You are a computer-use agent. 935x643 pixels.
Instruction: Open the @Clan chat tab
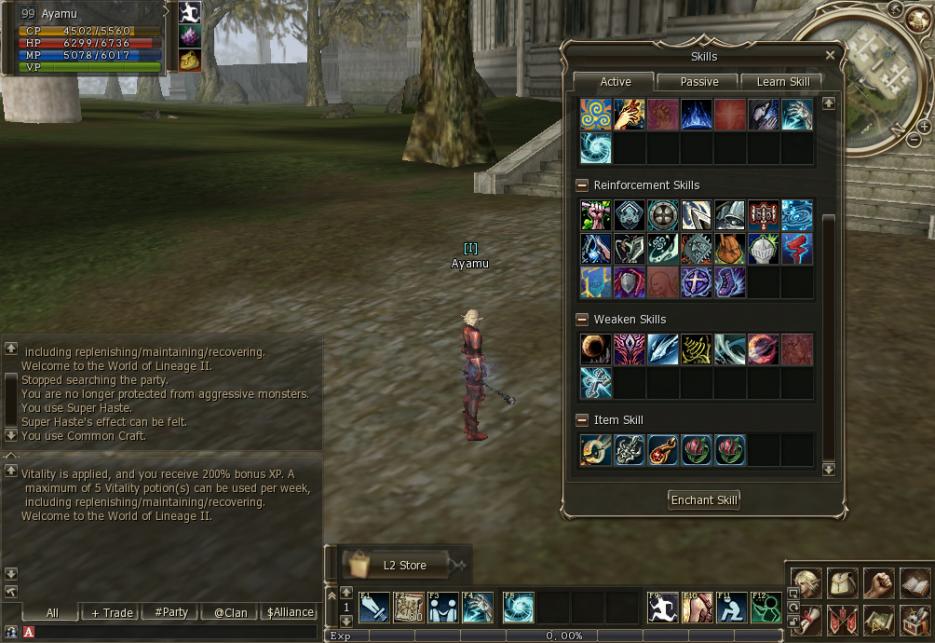pos(230,612)
